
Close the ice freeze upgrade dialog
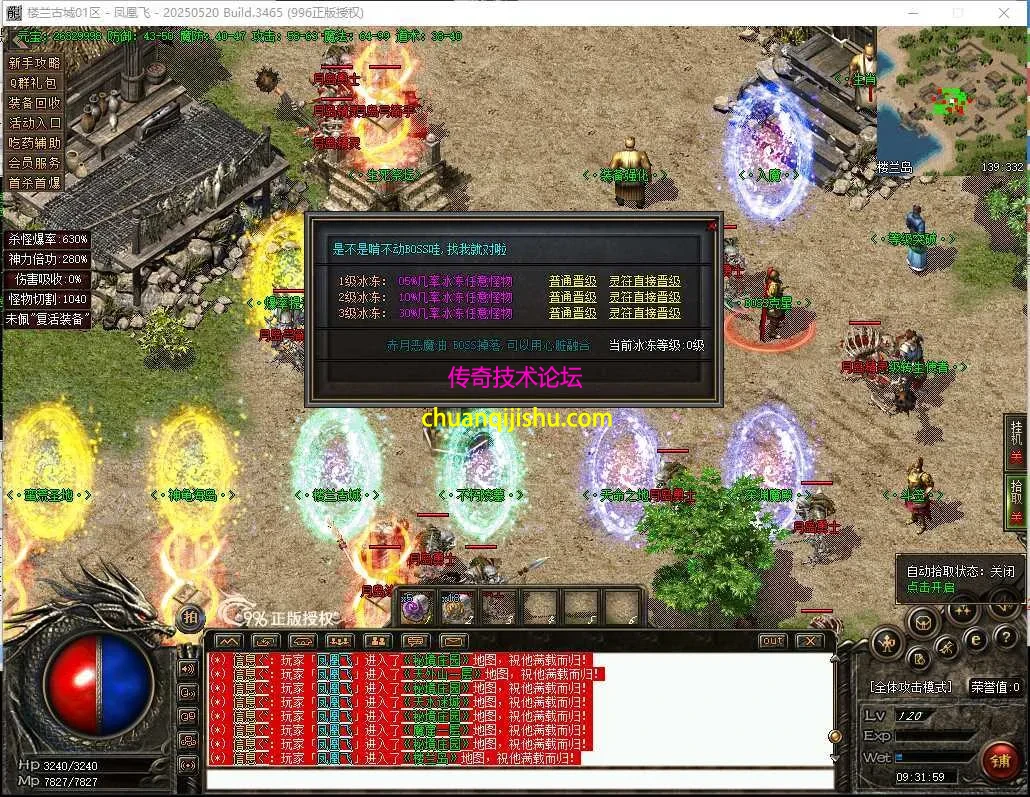pos(712,227)
